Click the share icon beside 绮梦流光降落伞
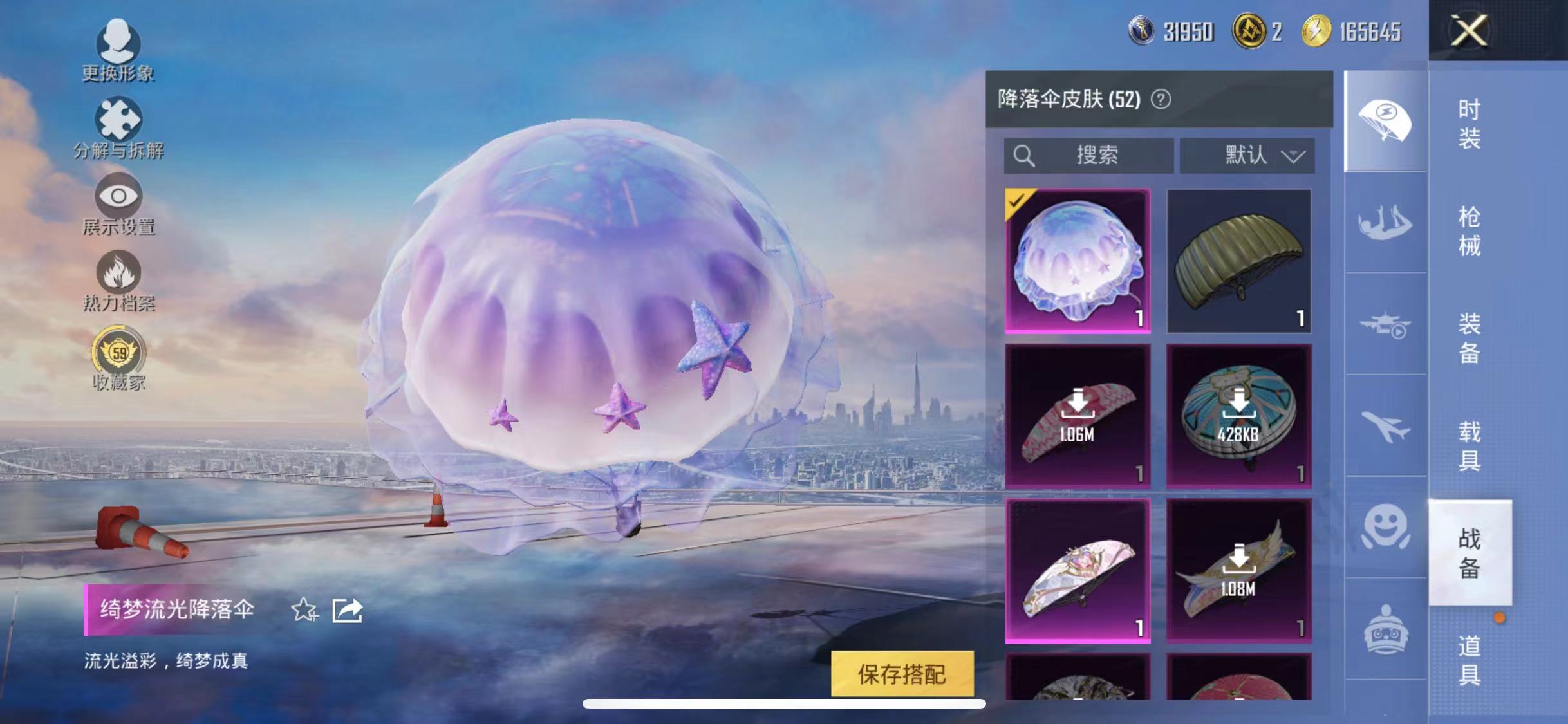 point(347,609)
